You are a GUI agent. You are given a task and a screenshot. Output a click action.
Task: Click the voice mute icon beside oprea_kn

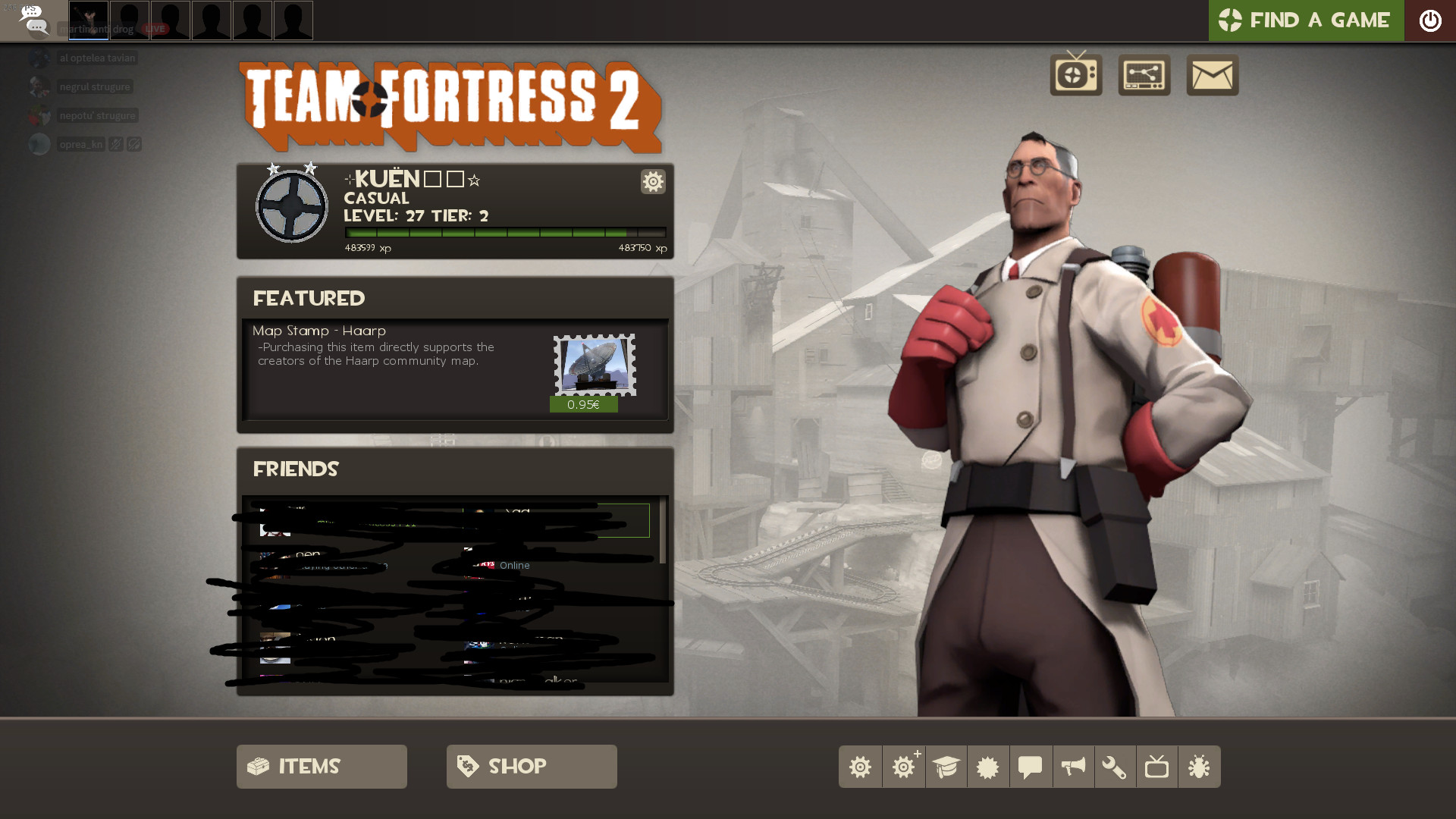coord(115,143)
